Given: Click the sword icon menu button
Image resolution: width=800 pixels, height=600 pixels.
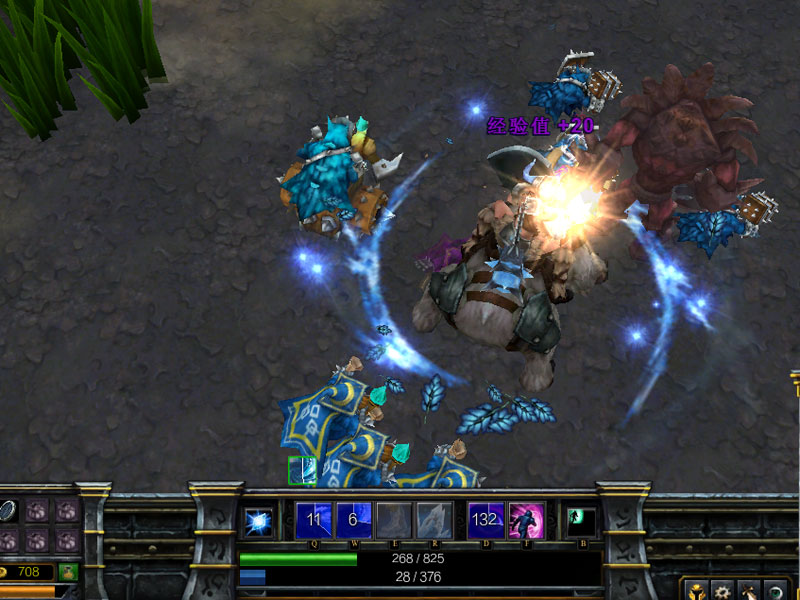Looking at the screenshot, I should tap(748, 591).
